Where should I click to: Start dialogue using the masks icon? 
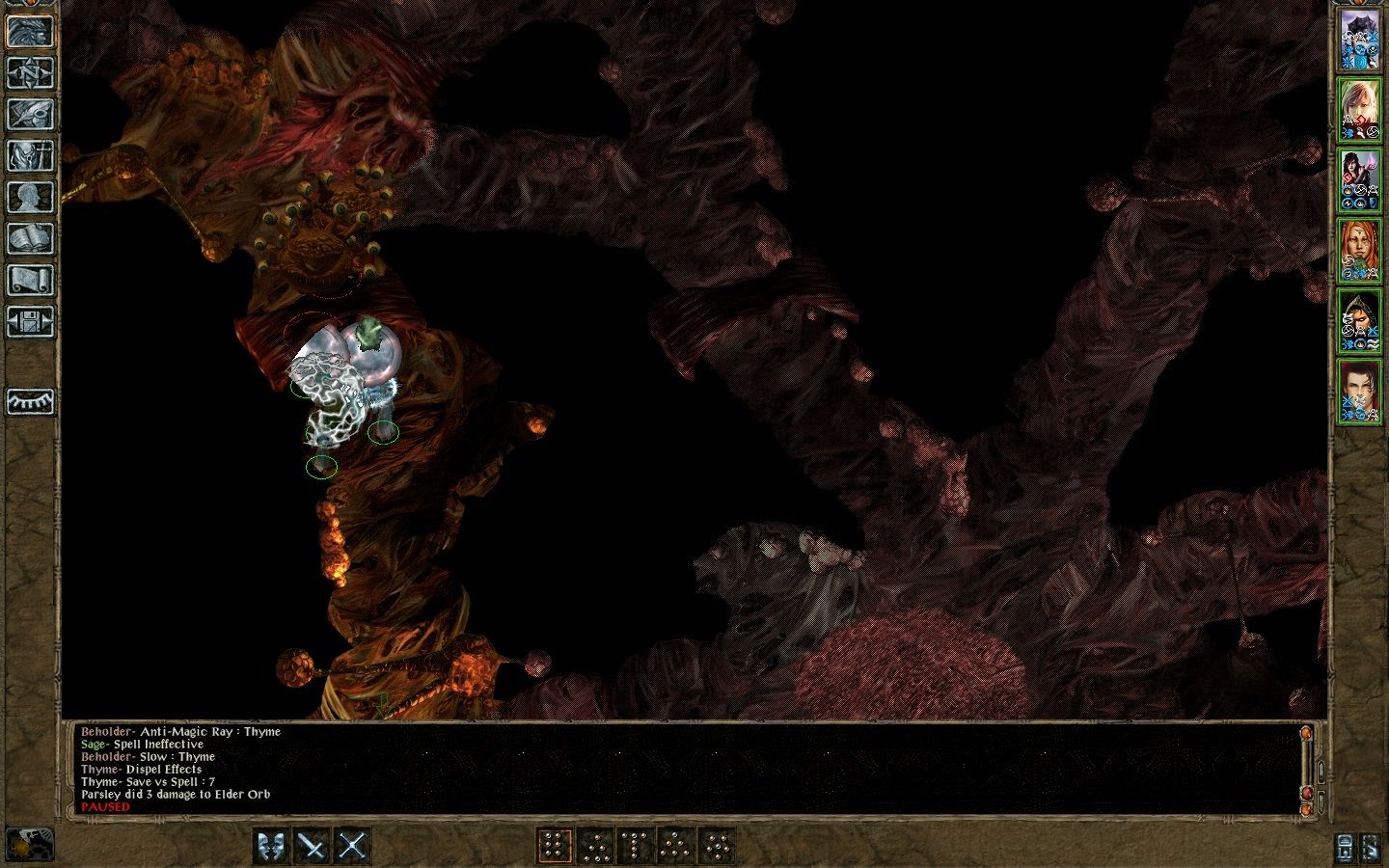pyautogui.click(x=272, y=846)
